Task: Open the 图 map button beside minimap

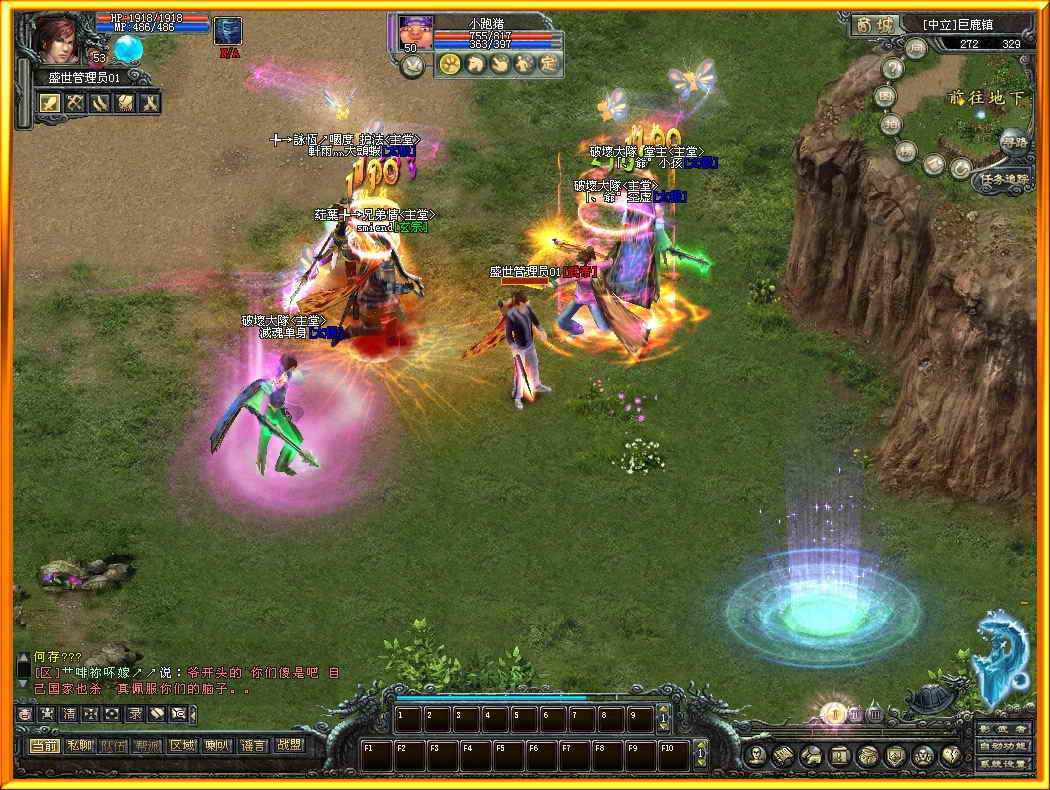Action: [884, 97]
